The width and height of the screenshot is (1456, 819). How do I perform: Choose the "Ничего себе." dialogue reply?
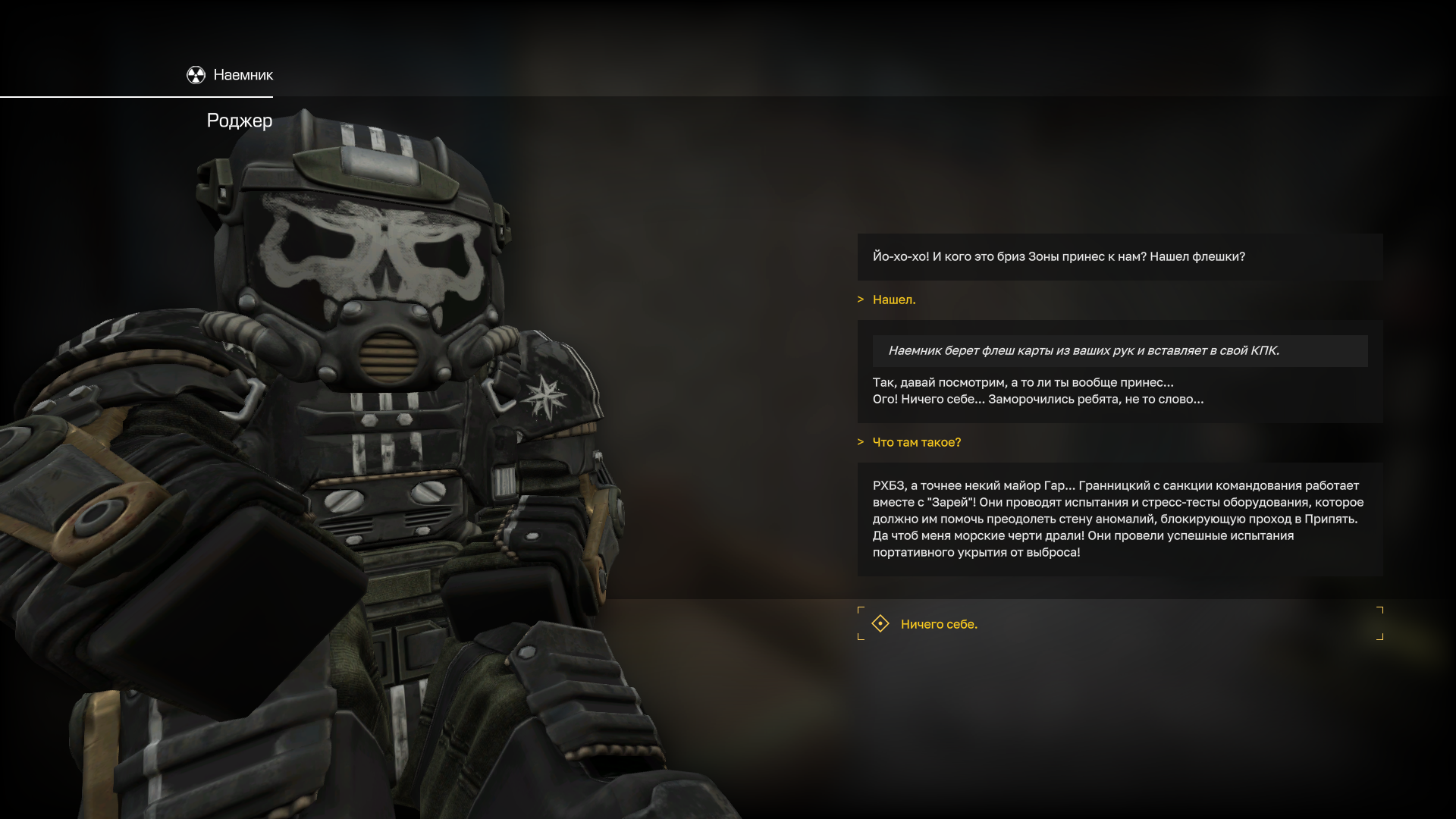[939, 624]
